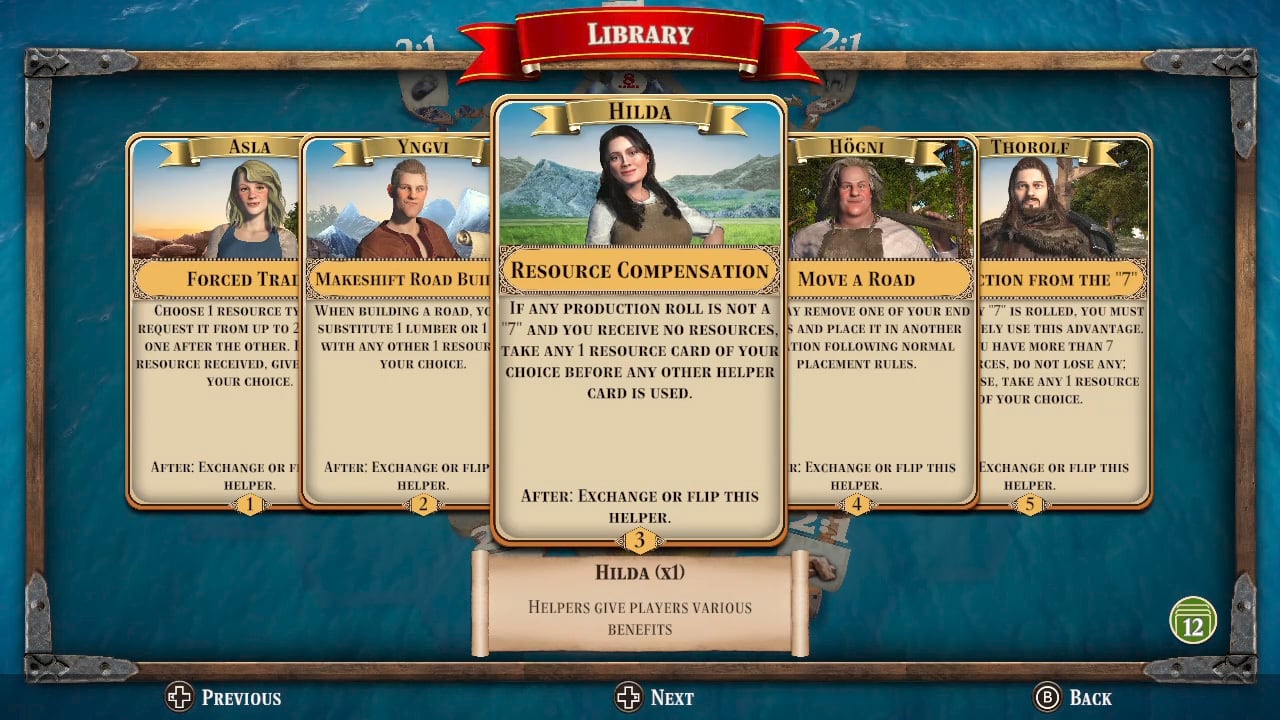Click the D-pad icon beside Previous

(180, 697)
